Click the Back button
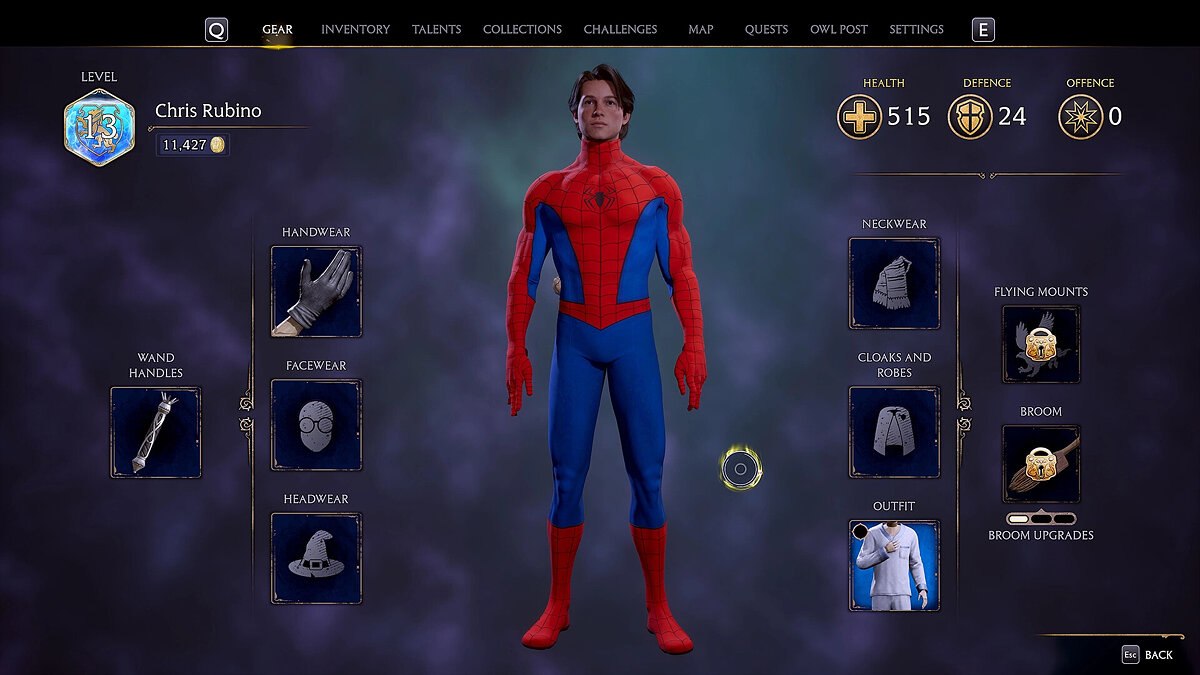This screenshot has width=1200, height=675. [x=1148, y=655]
